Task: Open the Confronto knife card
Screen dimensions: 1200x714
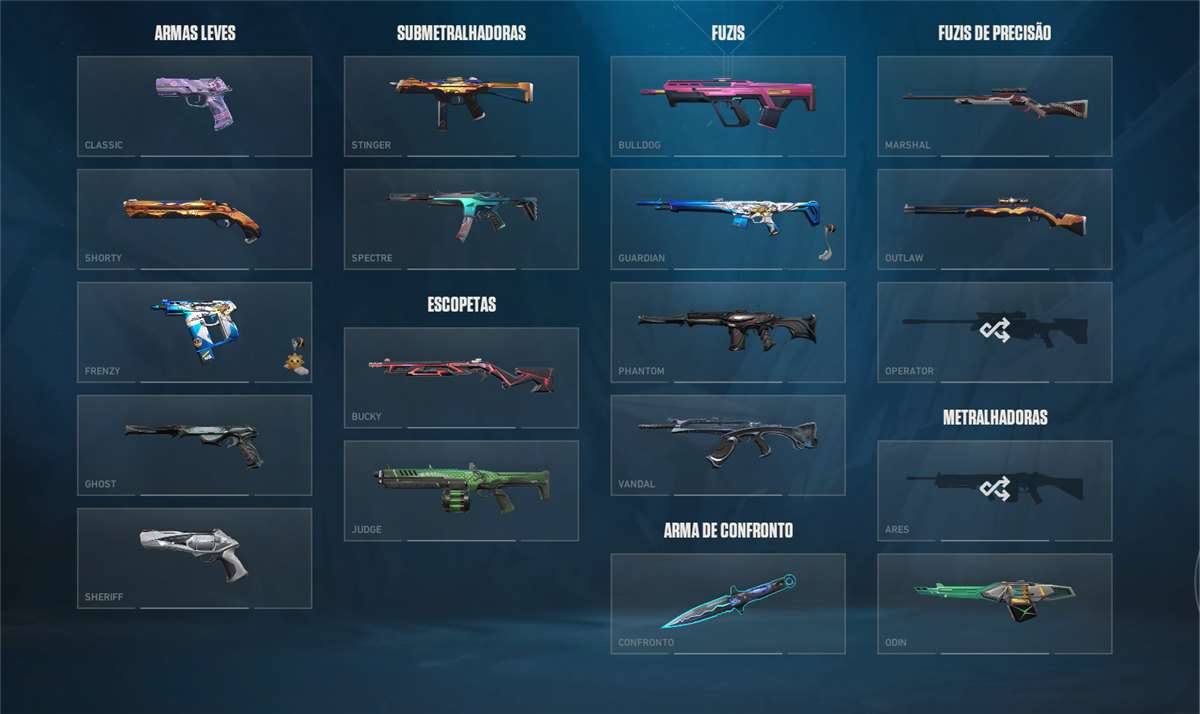Action: click(728, 604)
